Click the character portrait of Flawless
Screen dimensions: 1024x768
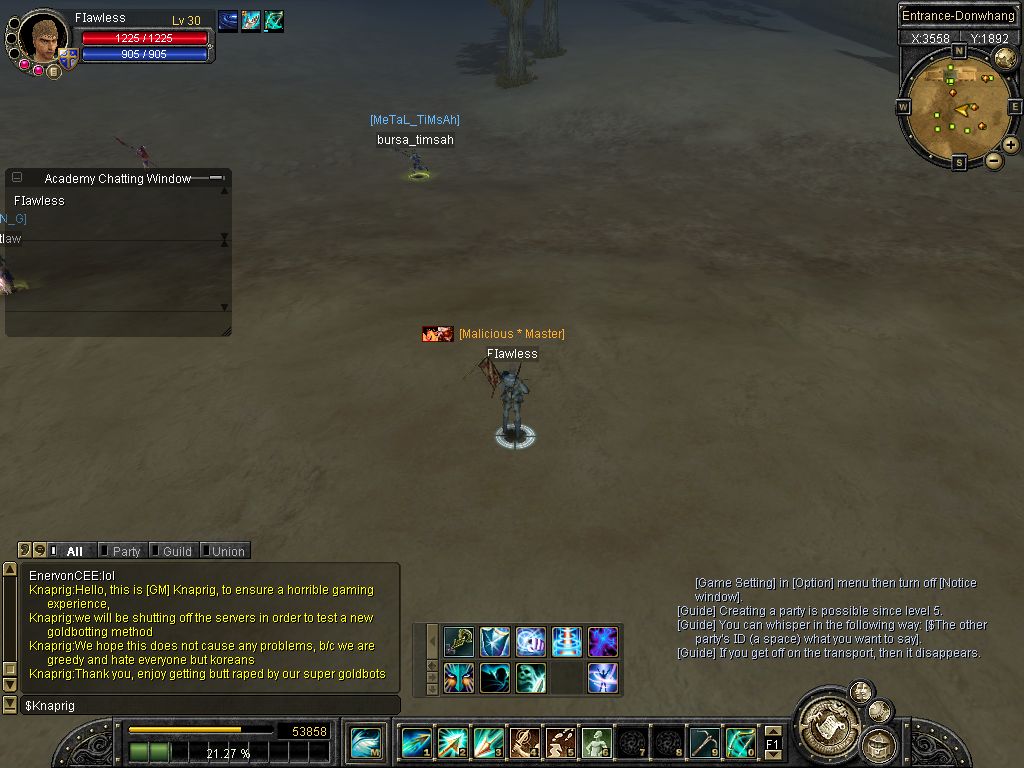(43, 38)
